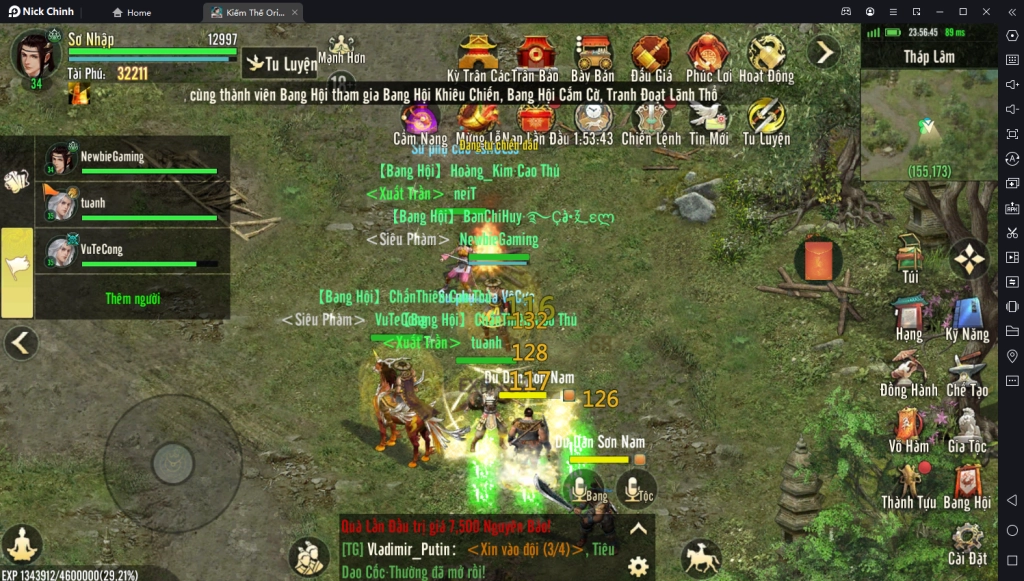Click Thêm người to add member
This screenshot has width=1024, height=581.
(132, 298)
